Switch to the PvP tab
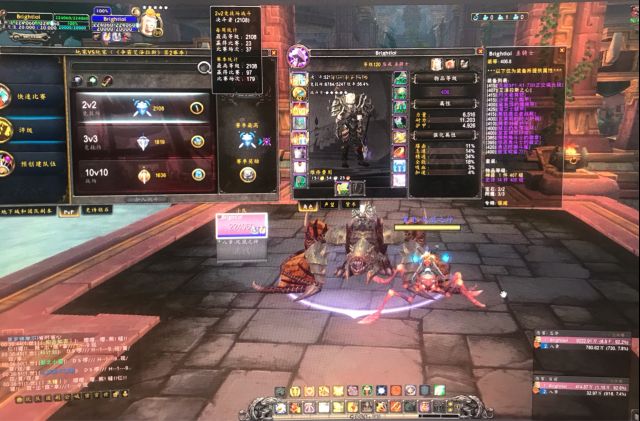This screenshot has height=421, width=640. coord(69,211)
